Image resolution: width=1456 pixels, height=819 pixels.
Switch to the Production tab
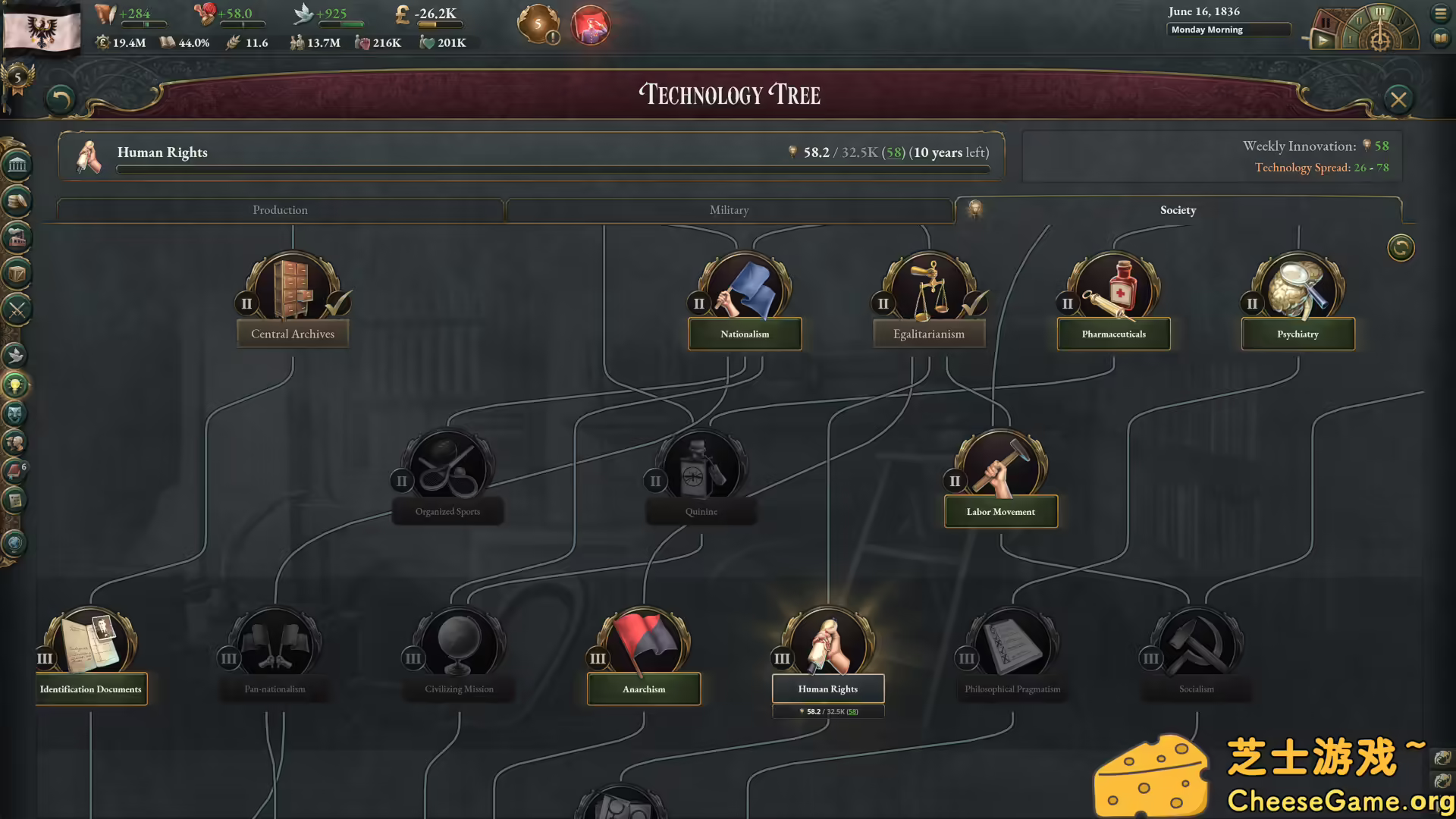click(281, 210)
